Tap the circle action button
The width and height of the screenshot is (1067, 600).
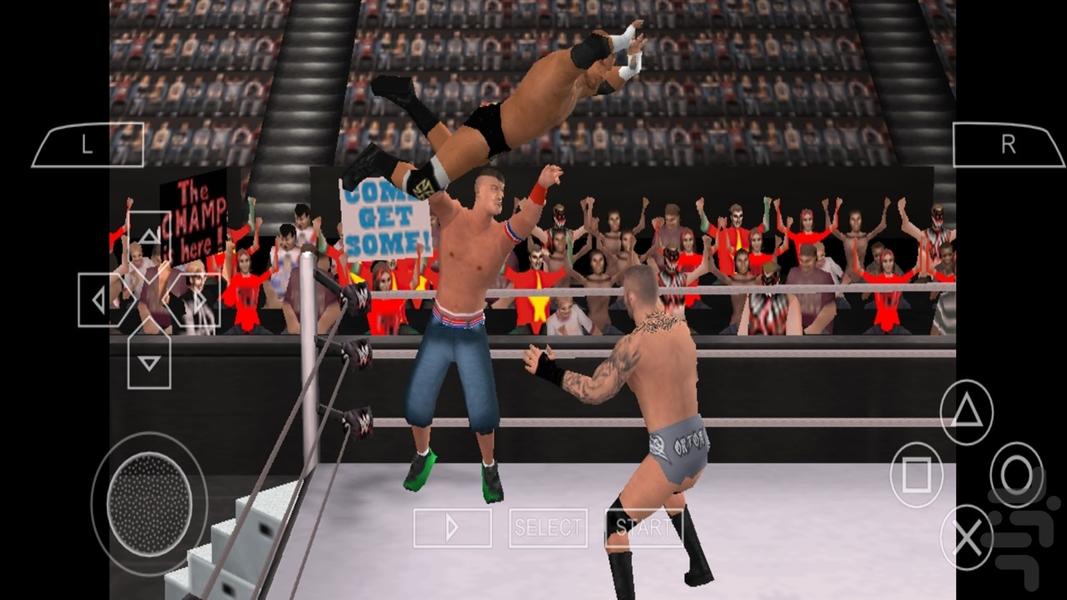pos(1017,475)
